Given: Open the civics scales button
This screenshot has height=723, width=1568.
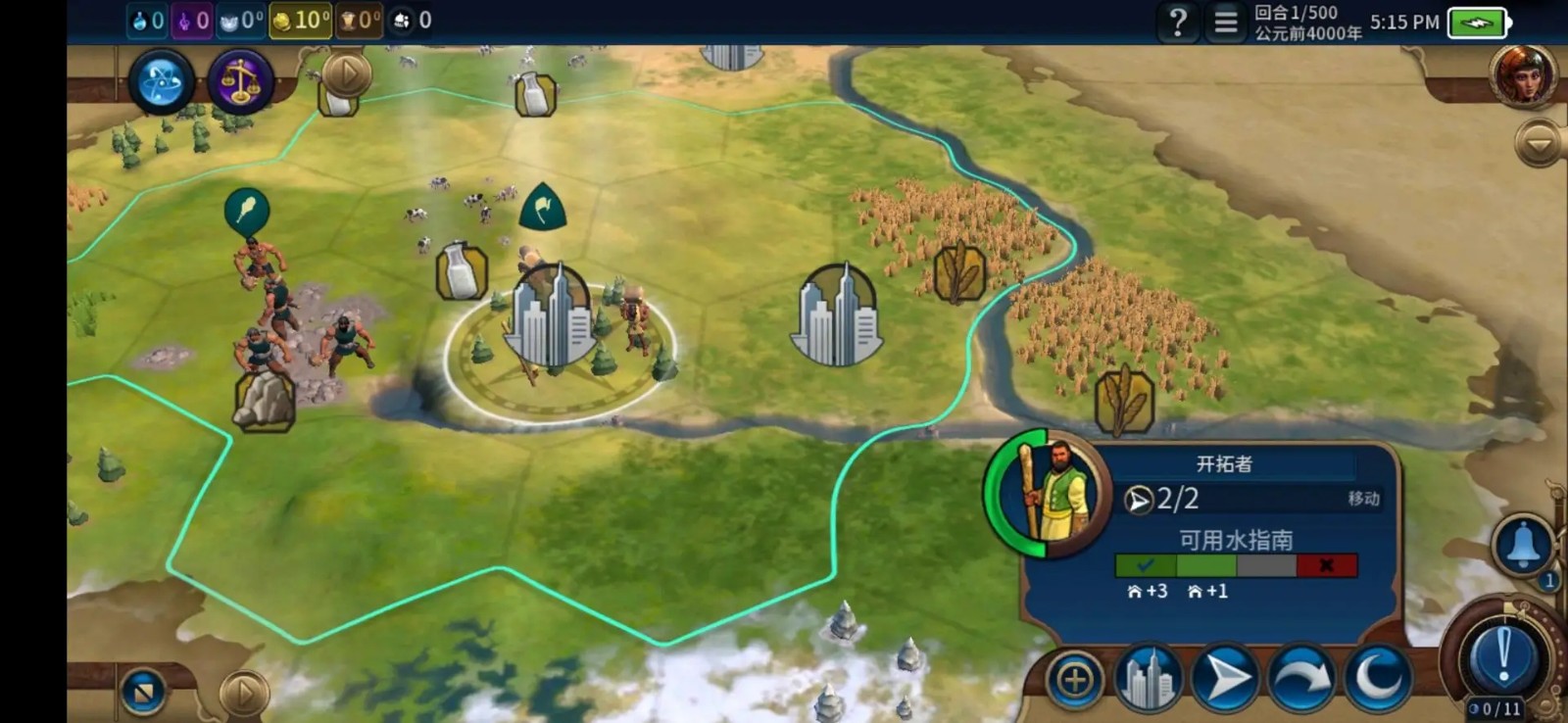Looking at the screenshot, I should [240, 81].
